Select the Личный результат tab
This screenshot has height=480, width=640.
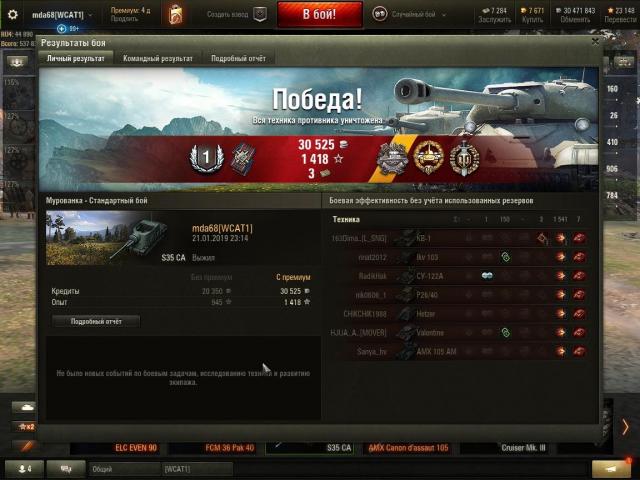click(x=76, y=59)
